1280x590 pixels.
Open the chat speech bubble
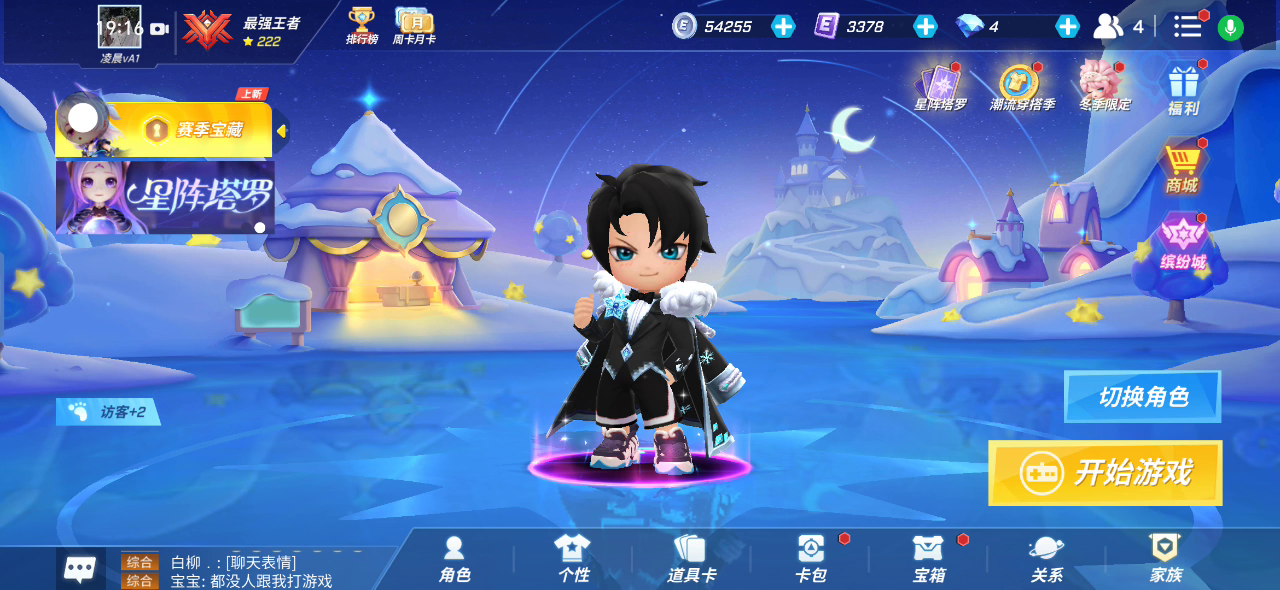(80, 569)
